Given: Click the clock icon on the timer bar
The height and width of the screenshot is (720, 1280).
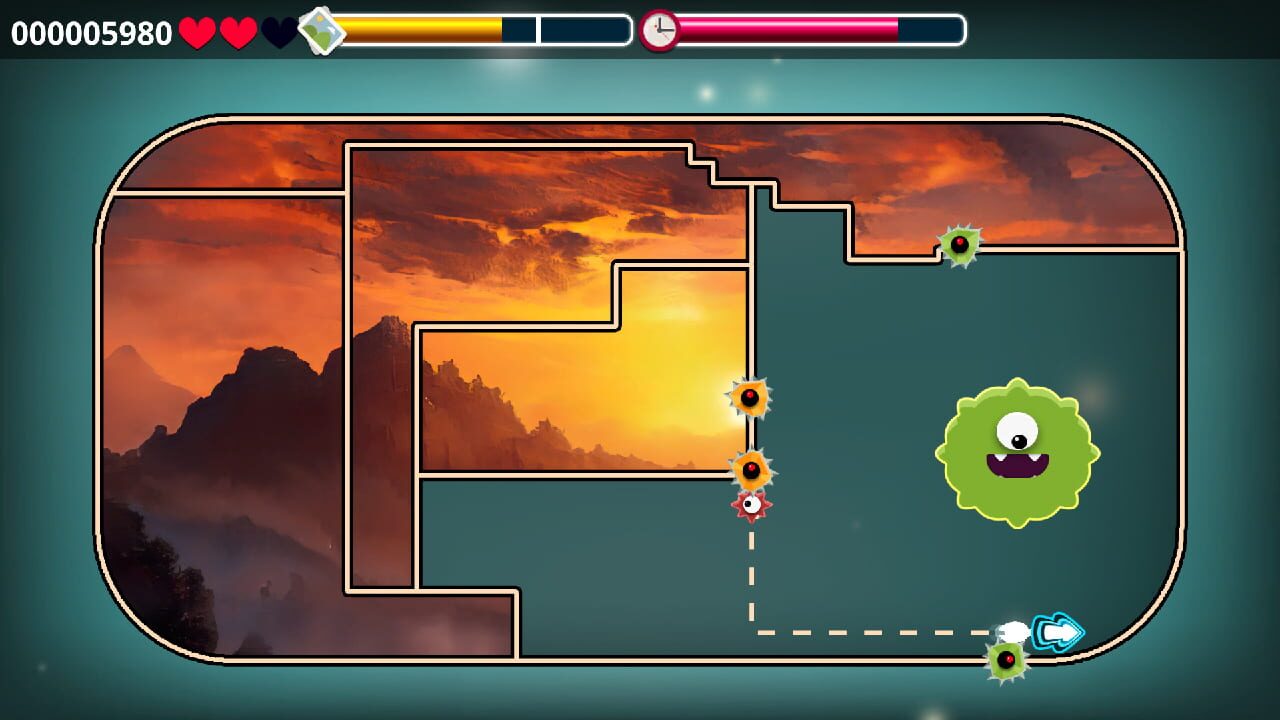Looking at the screenshot, I should click(659, 30).
